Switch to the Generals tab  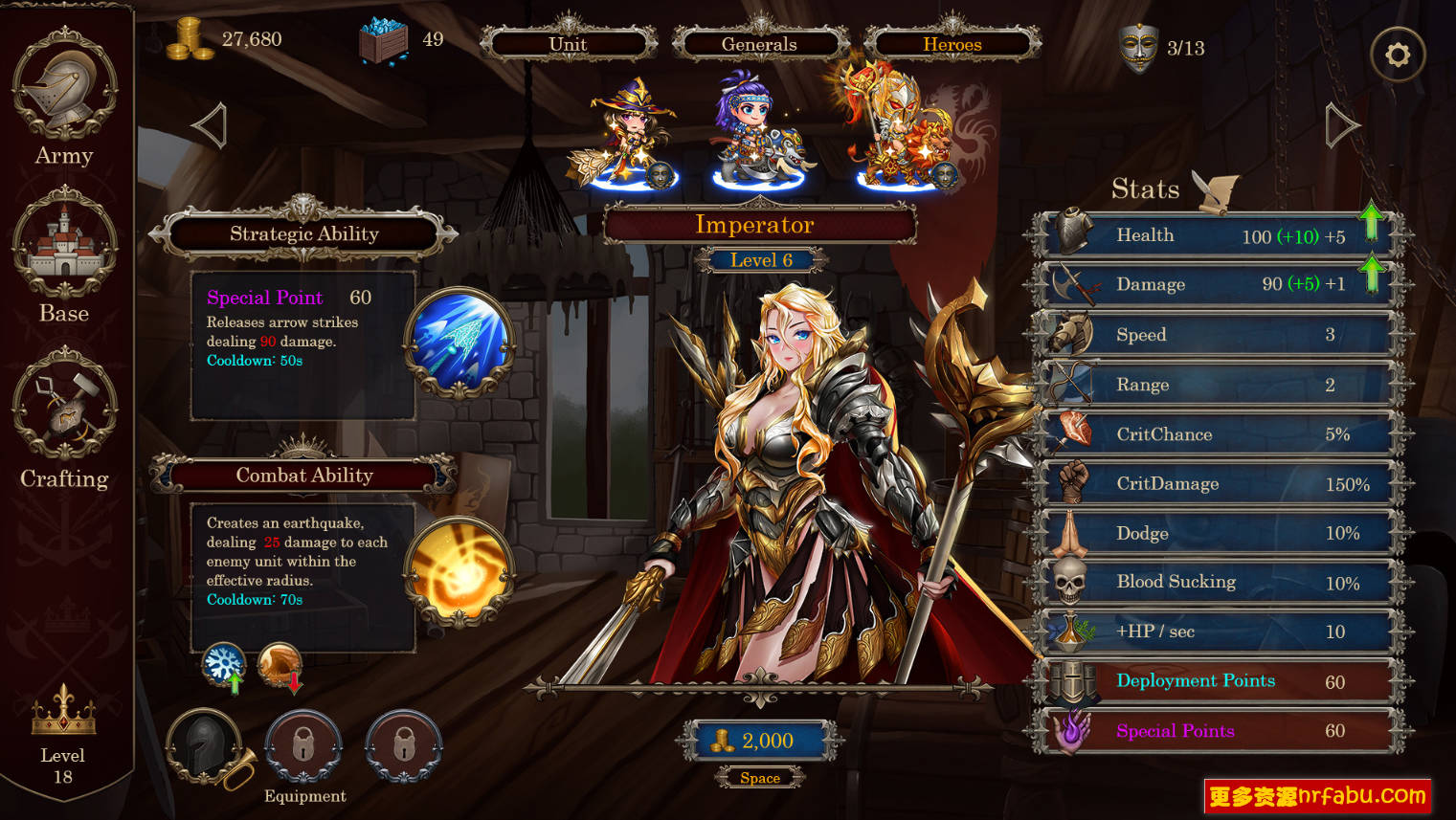pos(759,44)
